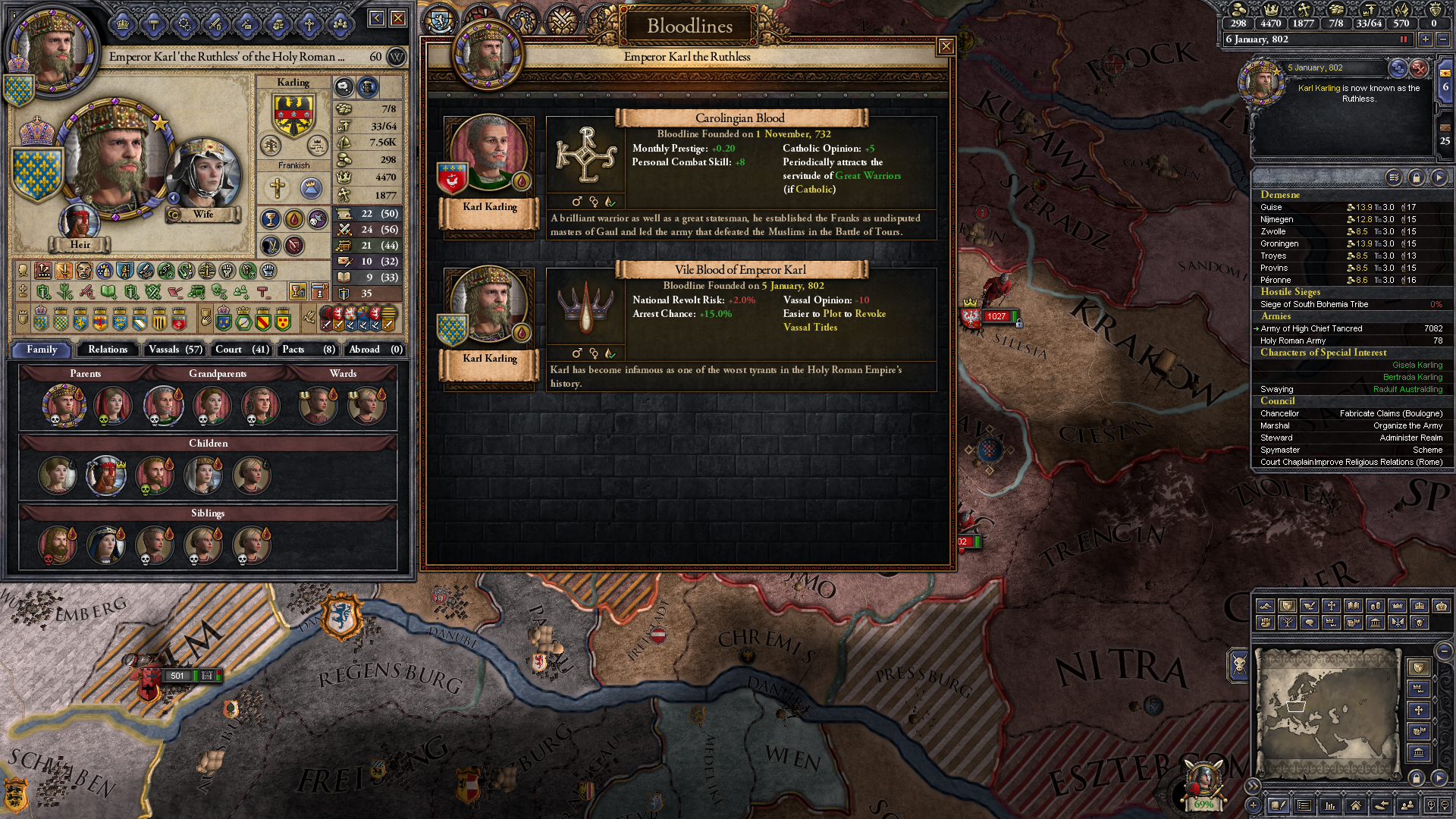
Task: Close the Bloodlines window
Action: tap(946, 47)
